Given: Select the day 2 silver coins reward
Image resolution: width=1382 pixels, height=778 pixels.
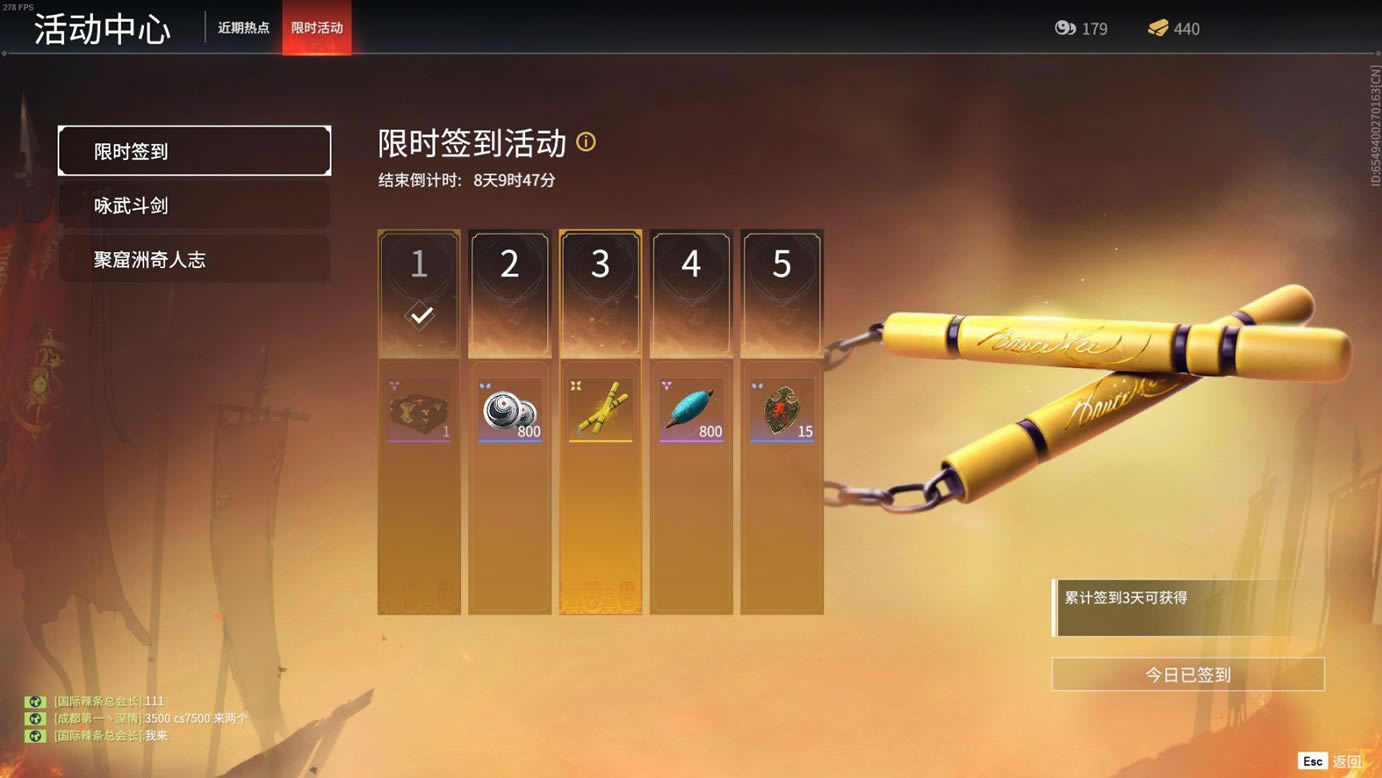Looking at the screenshot, I should click(x=510, y=410).
